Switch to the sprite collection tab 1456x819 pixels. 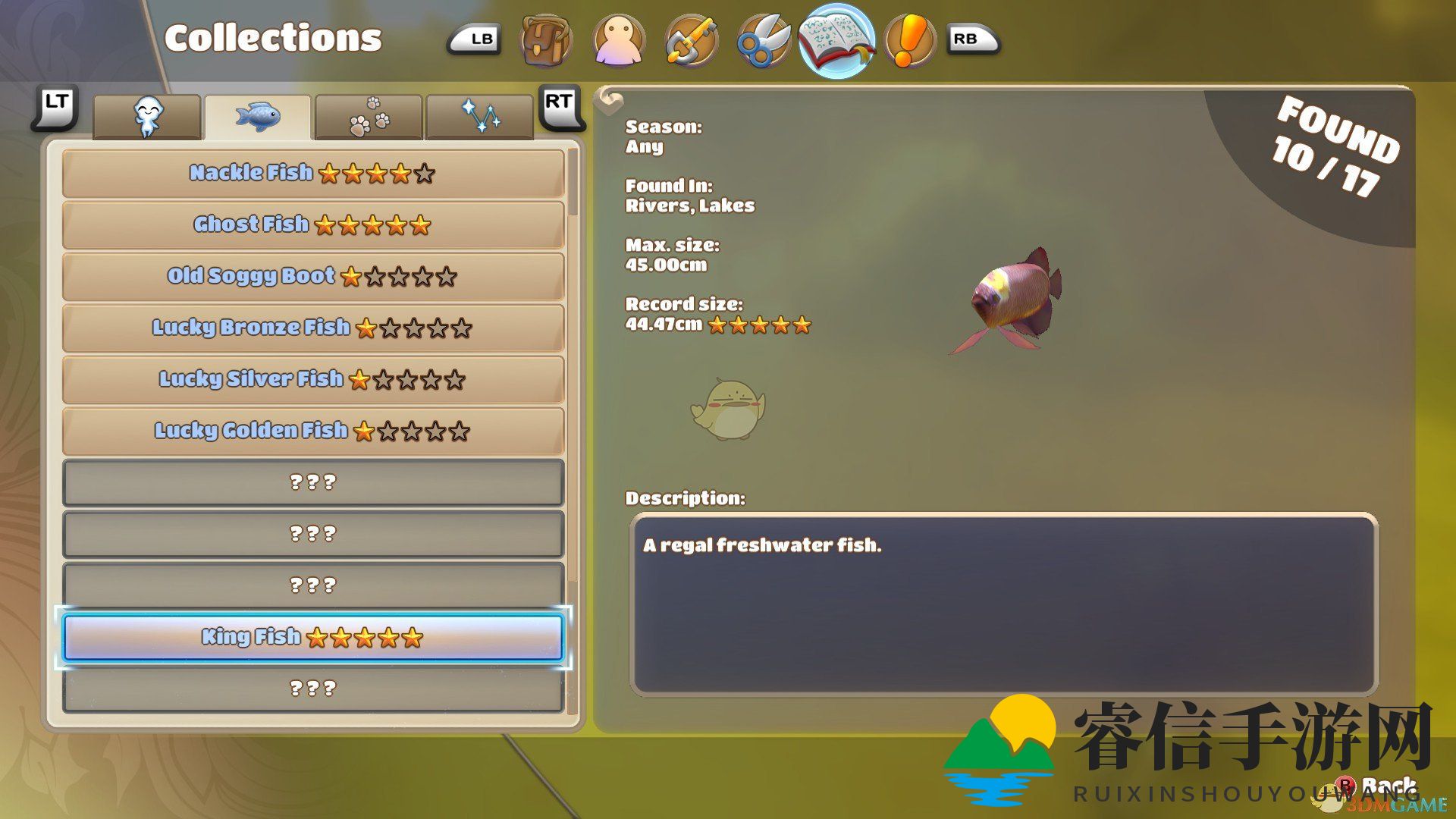tap(147, 118)
